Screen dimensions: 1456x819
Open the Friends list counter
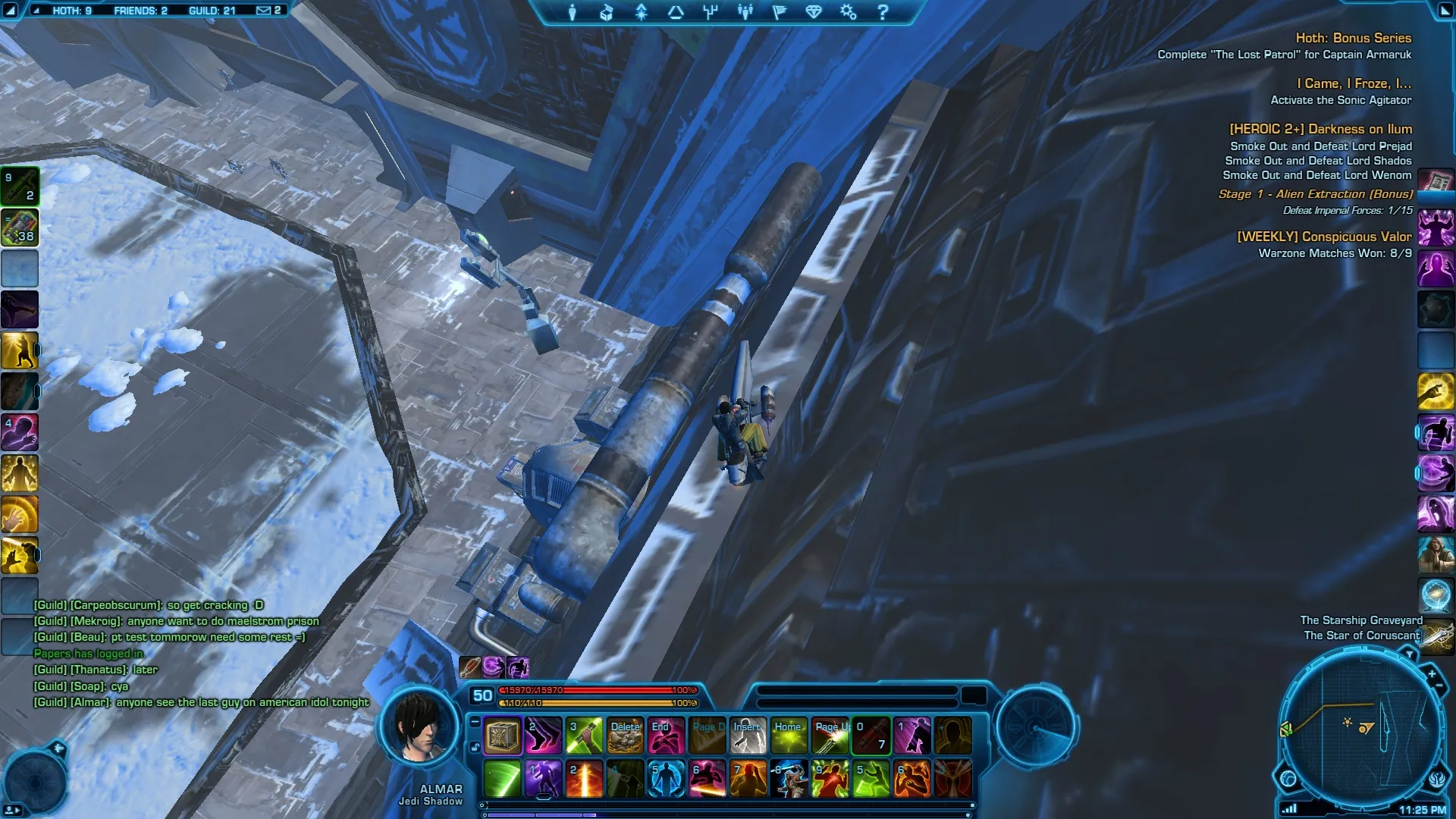click(140, 11)
